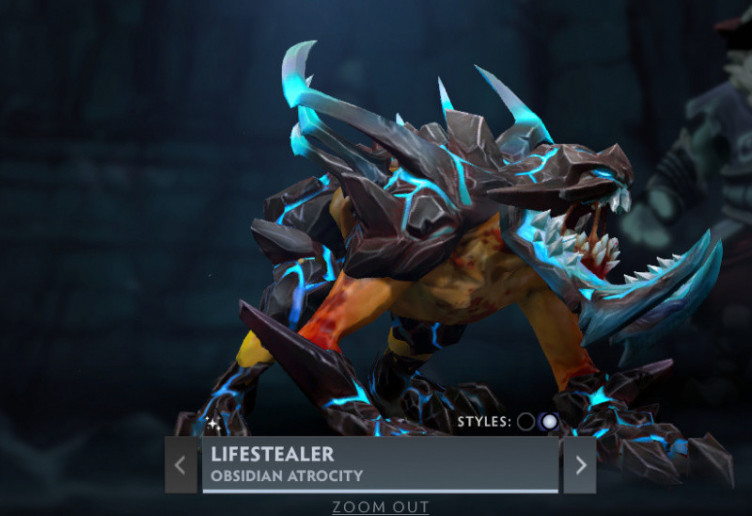Go to the next item with the right arrow
The width and height of the screenshot is (752, 516).
(x=580, y=465)
